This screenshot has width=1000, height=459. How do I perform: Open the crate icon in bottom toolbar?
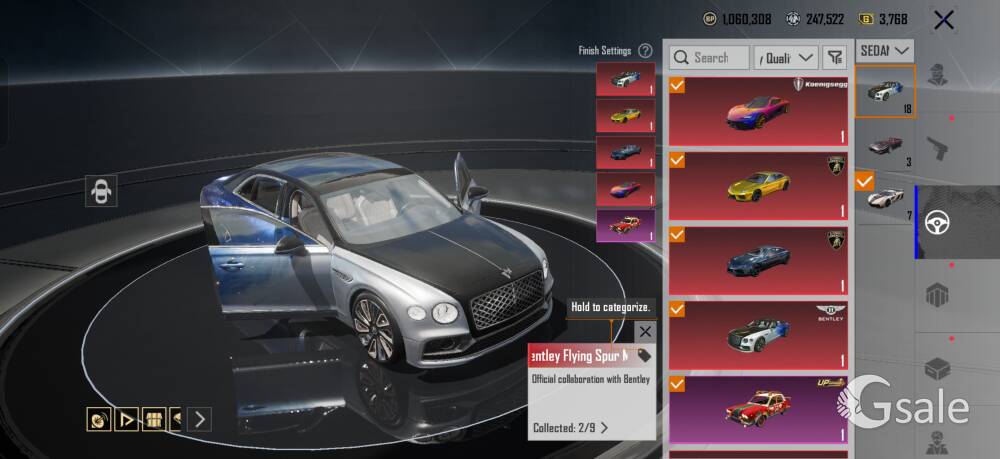tap(154, 419)
